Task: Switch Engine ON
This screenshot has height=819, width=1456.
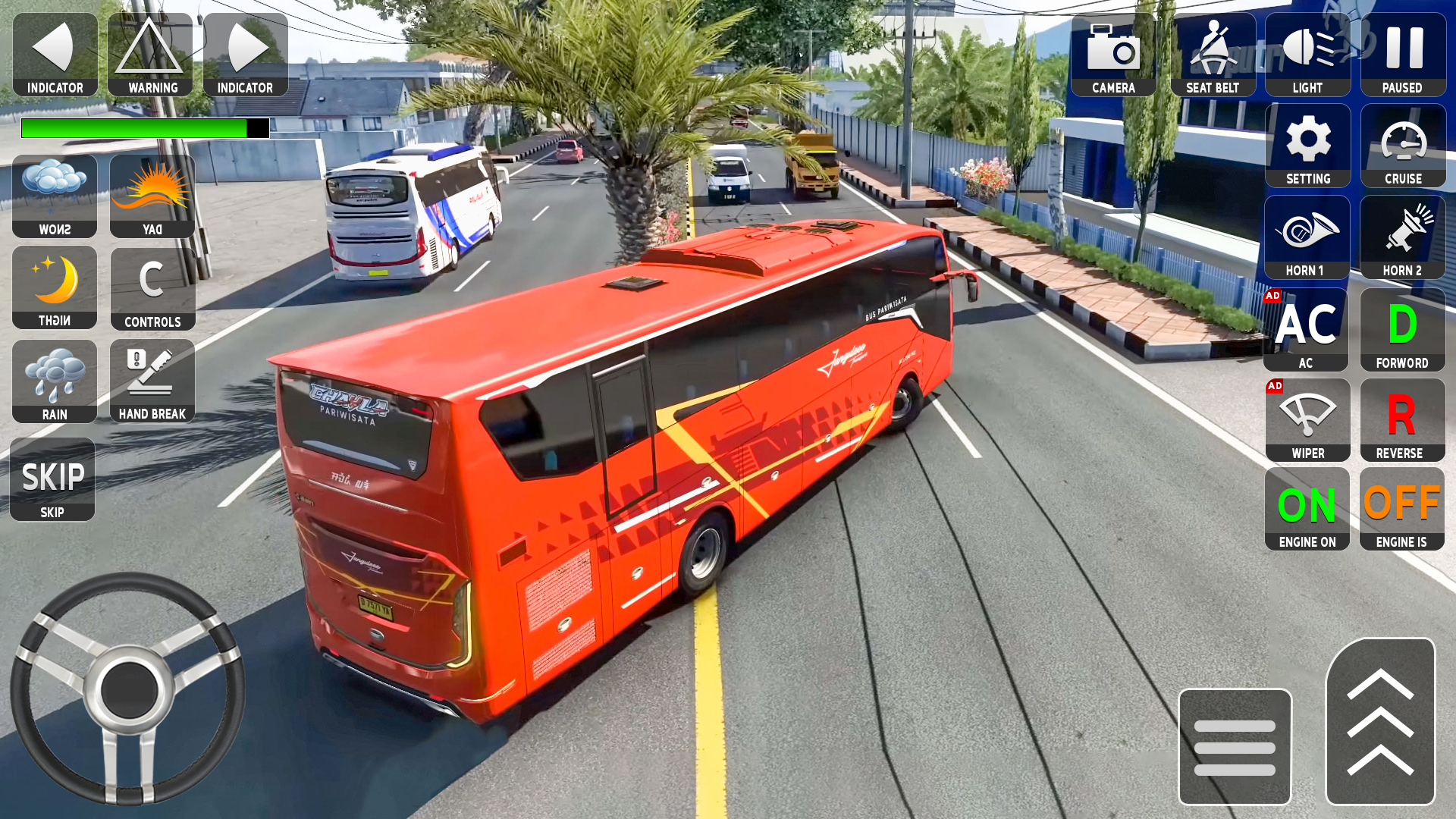Action: pyautogui.click(x=1307, y=508)
